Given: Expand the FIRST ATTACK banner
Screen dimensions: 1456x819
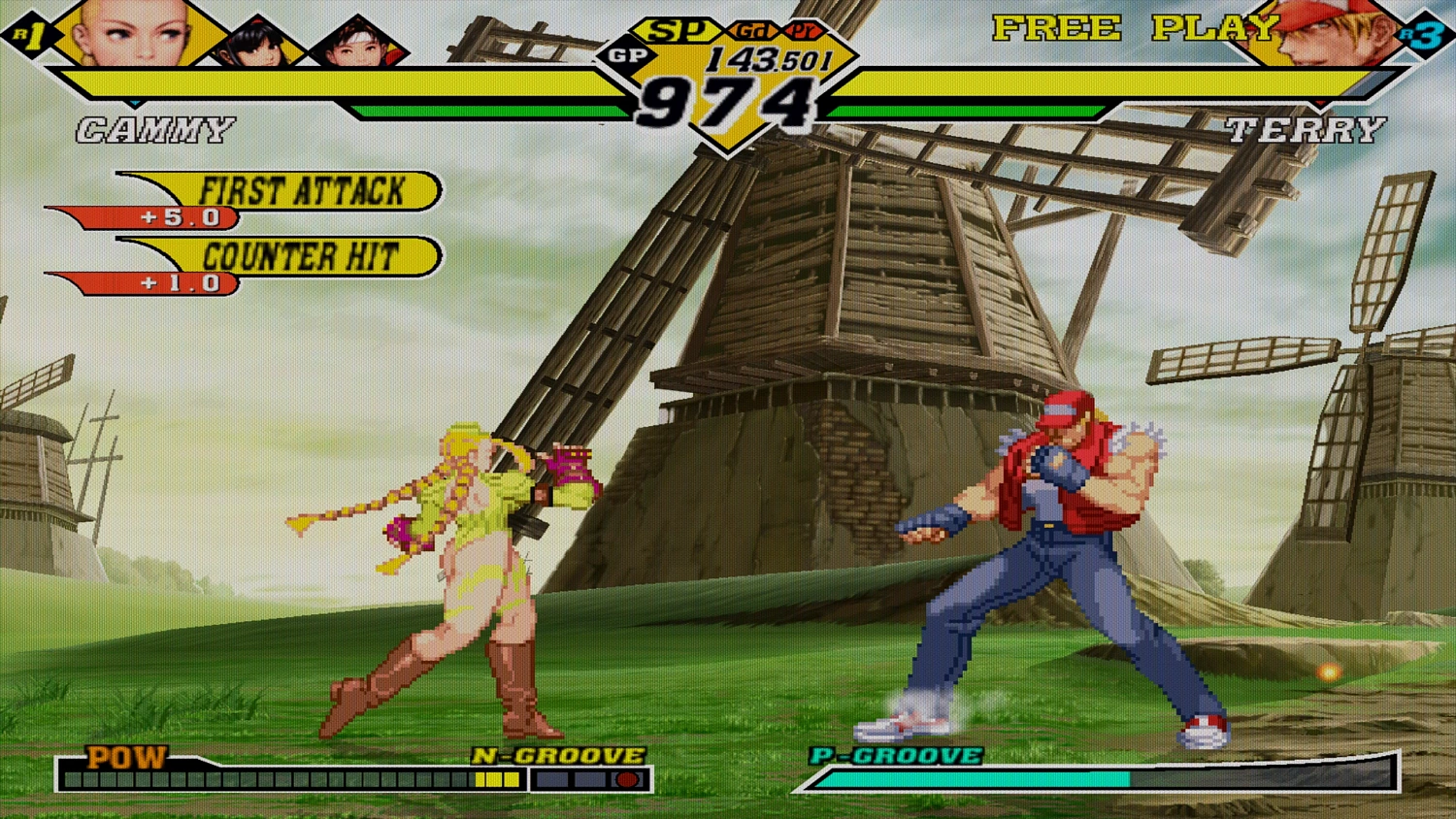Looking at the screenshot, I should [x=301, y=192].
